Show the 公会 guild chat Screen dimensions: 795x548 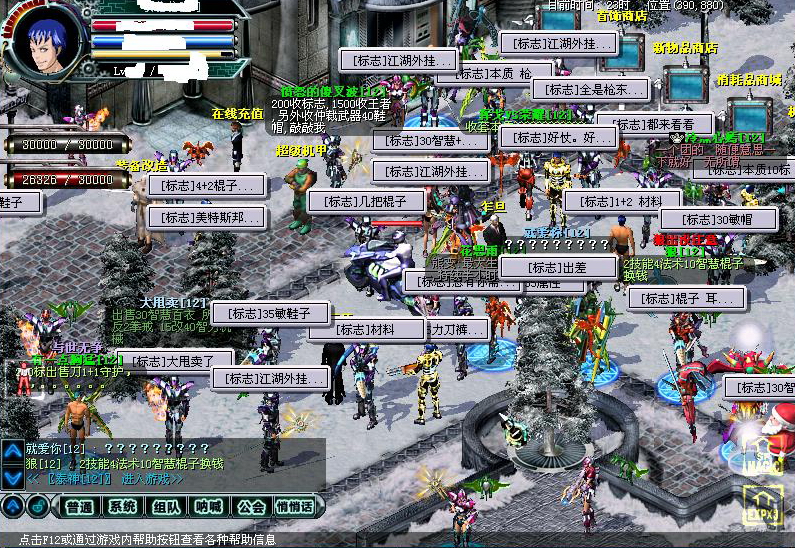click(x=251, y=507)
